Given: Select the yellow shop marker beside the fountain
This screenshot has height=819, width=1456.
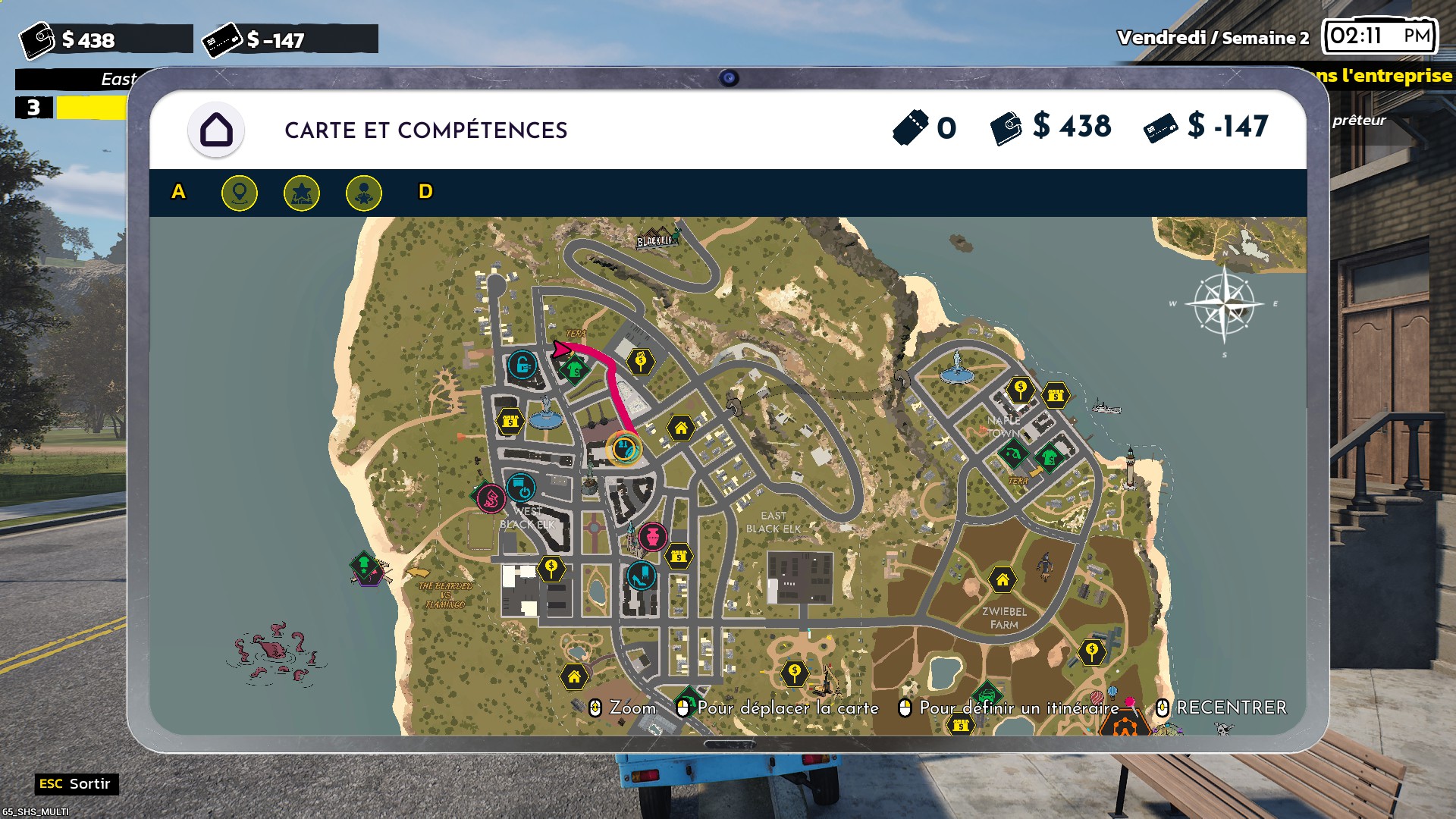Looking at the screenshot, I should click(510, 420).
